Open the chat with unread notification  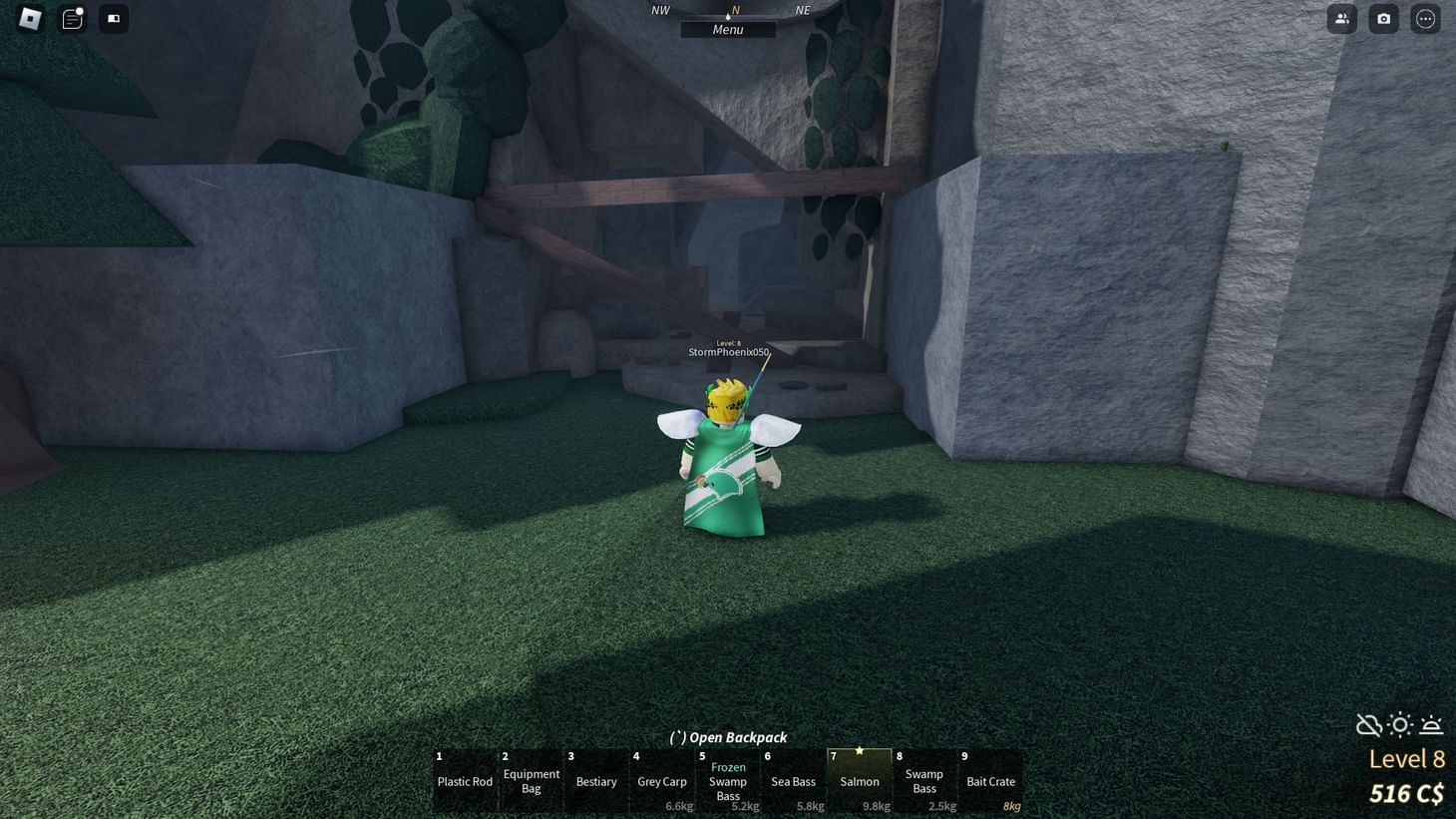pos(71,18)
